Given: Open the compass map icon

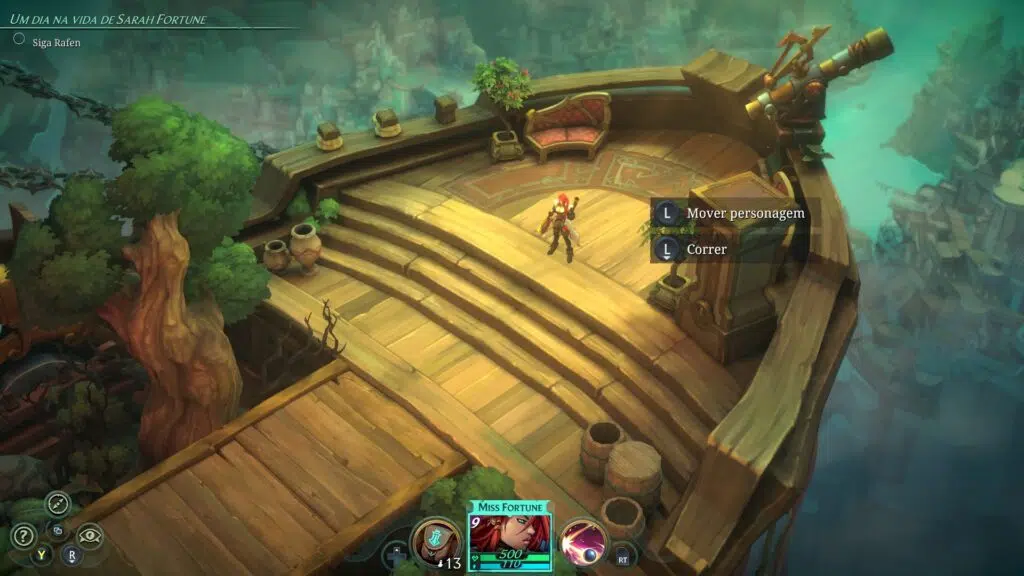Looking at the screenshot, I should tap(58, 504).
